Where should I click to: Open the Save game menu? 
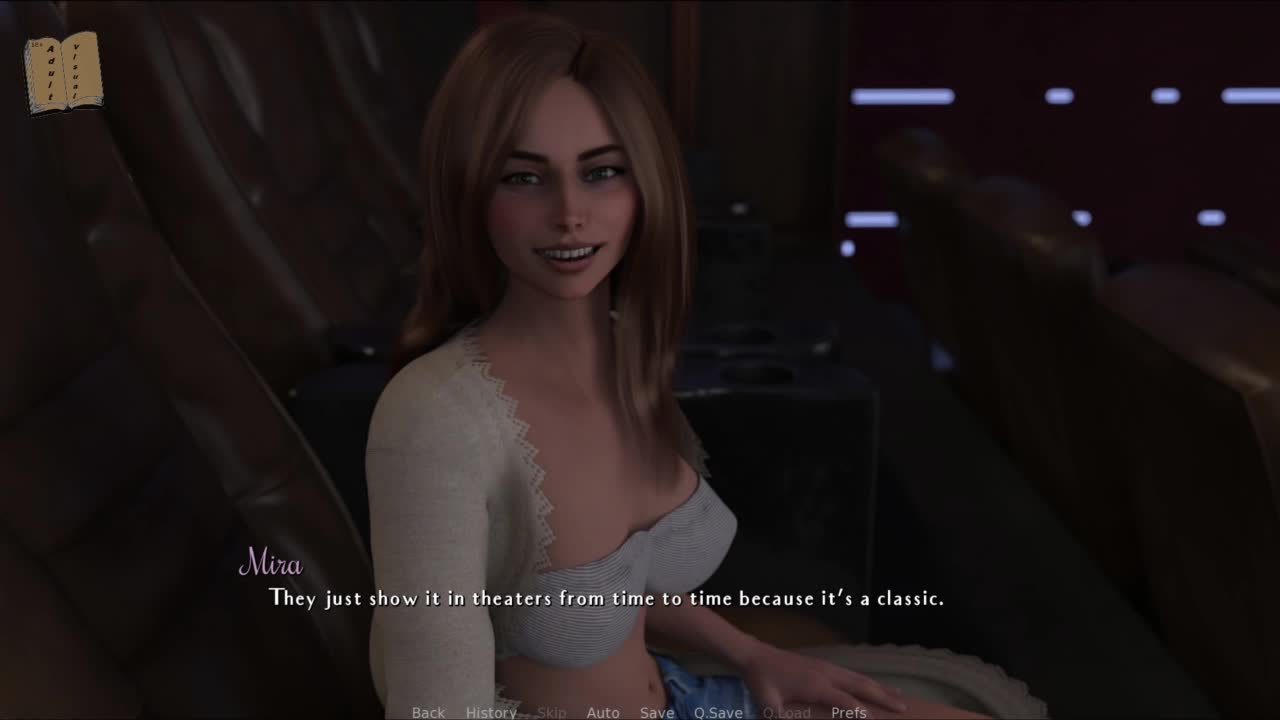click(657, 712)
